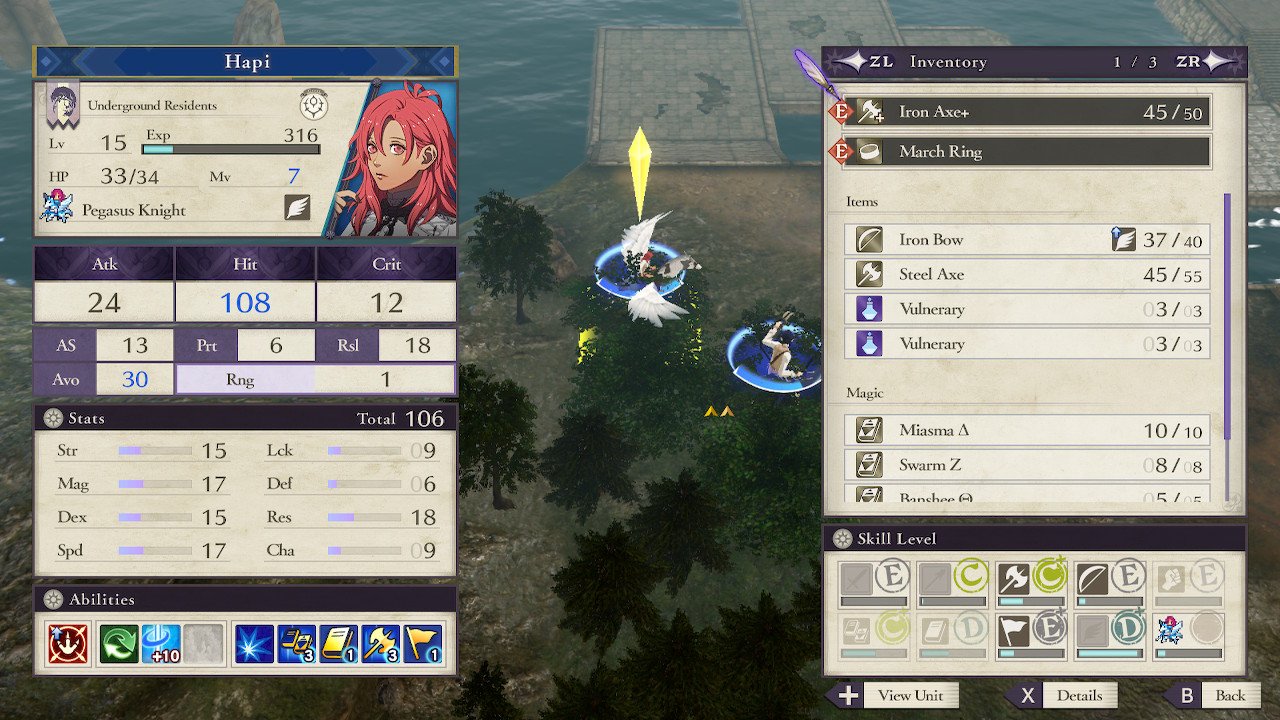
Task: Click the red downward arrow ability icon
Action: pos(68,645)
